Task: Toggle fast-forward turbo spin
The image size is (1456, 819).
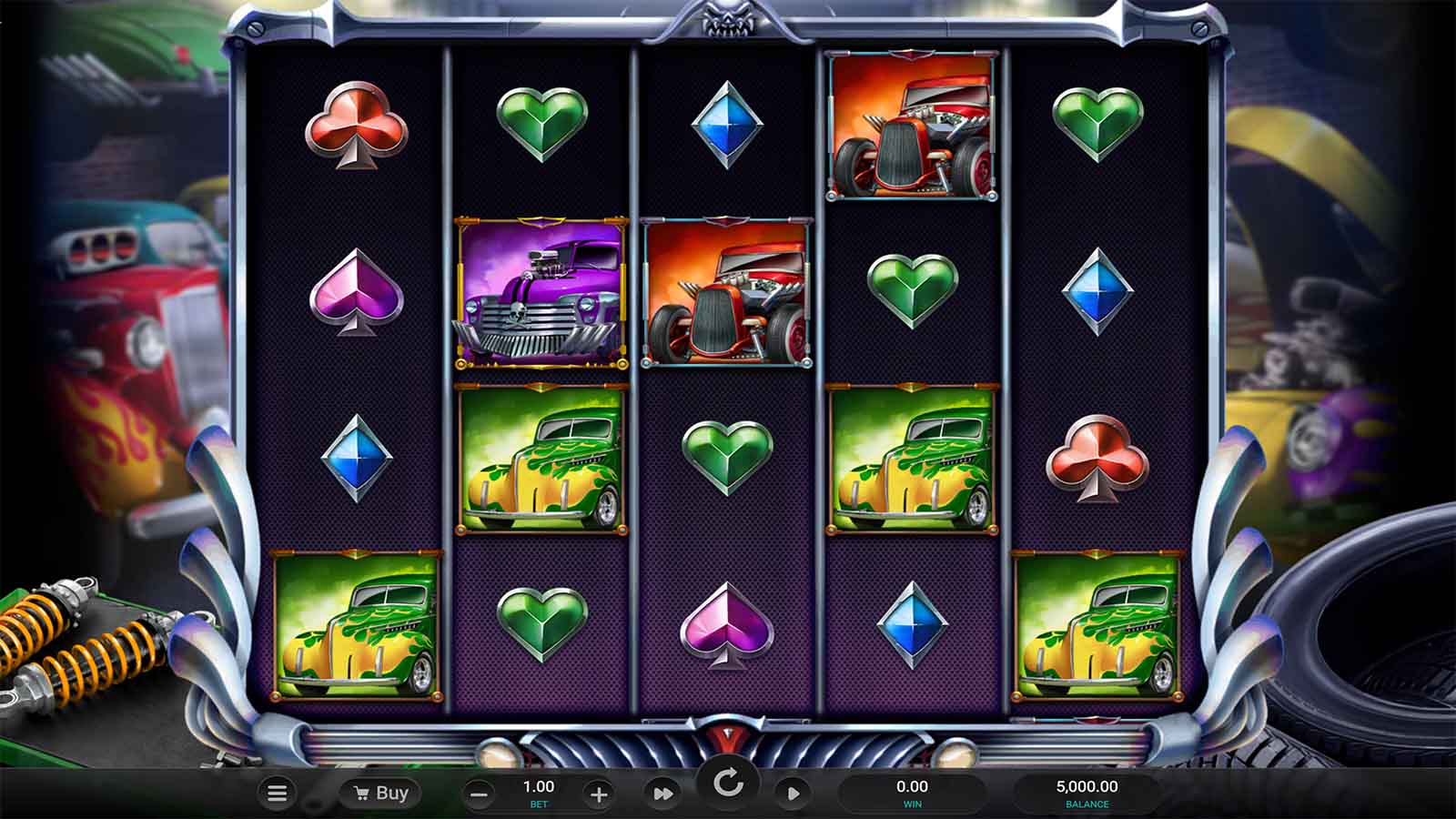Action: coord(663,794)
